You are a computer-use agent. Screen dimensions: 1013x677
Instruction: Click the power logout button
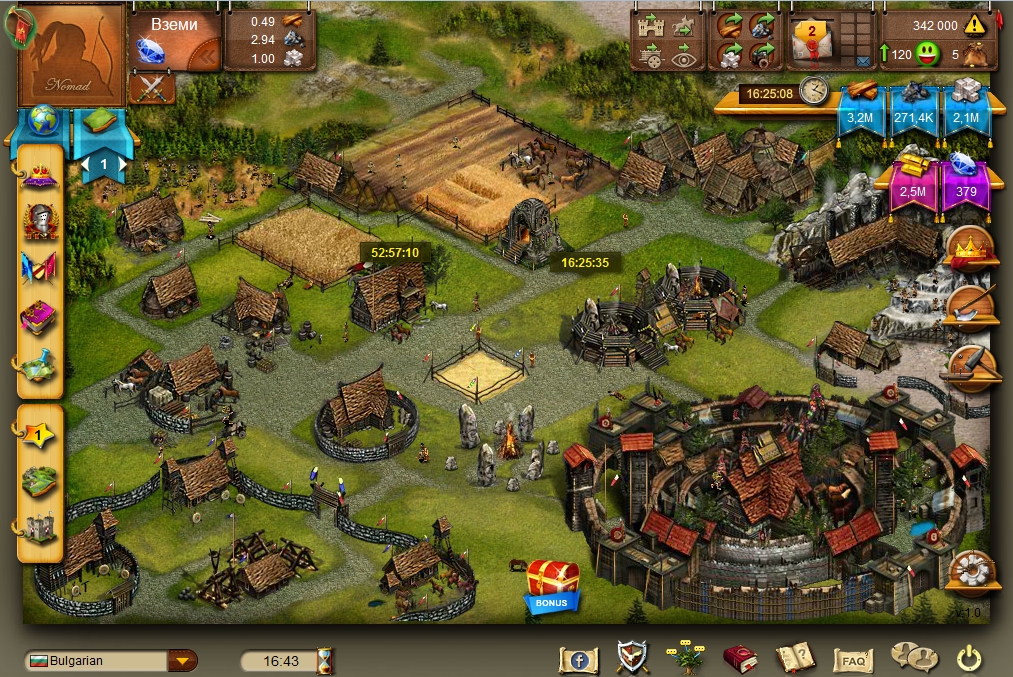click(x=967, y=658)
